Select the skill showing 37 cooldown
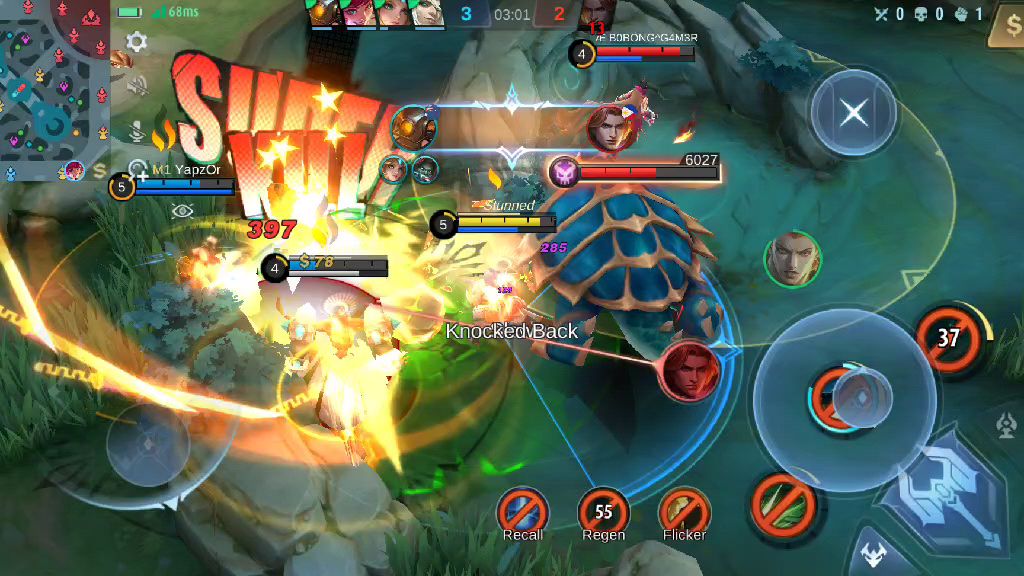The height and width of the screenshot is (576, 1024). pos(947,337)
